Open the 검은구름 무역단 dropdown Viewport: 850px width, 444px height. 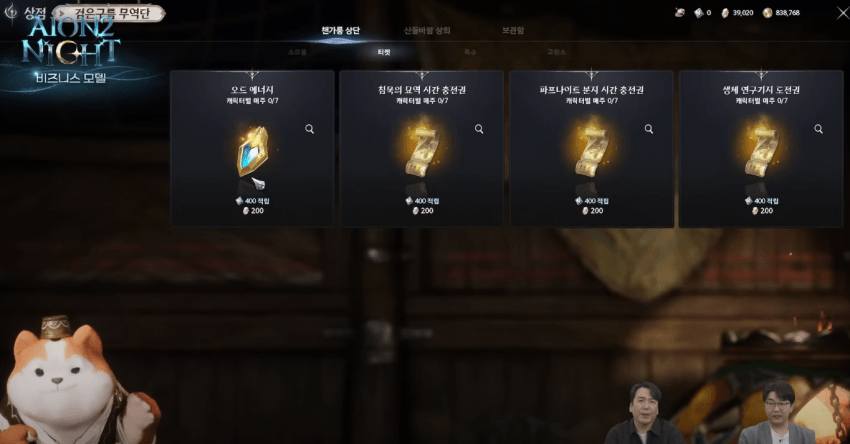pos(105,14)
